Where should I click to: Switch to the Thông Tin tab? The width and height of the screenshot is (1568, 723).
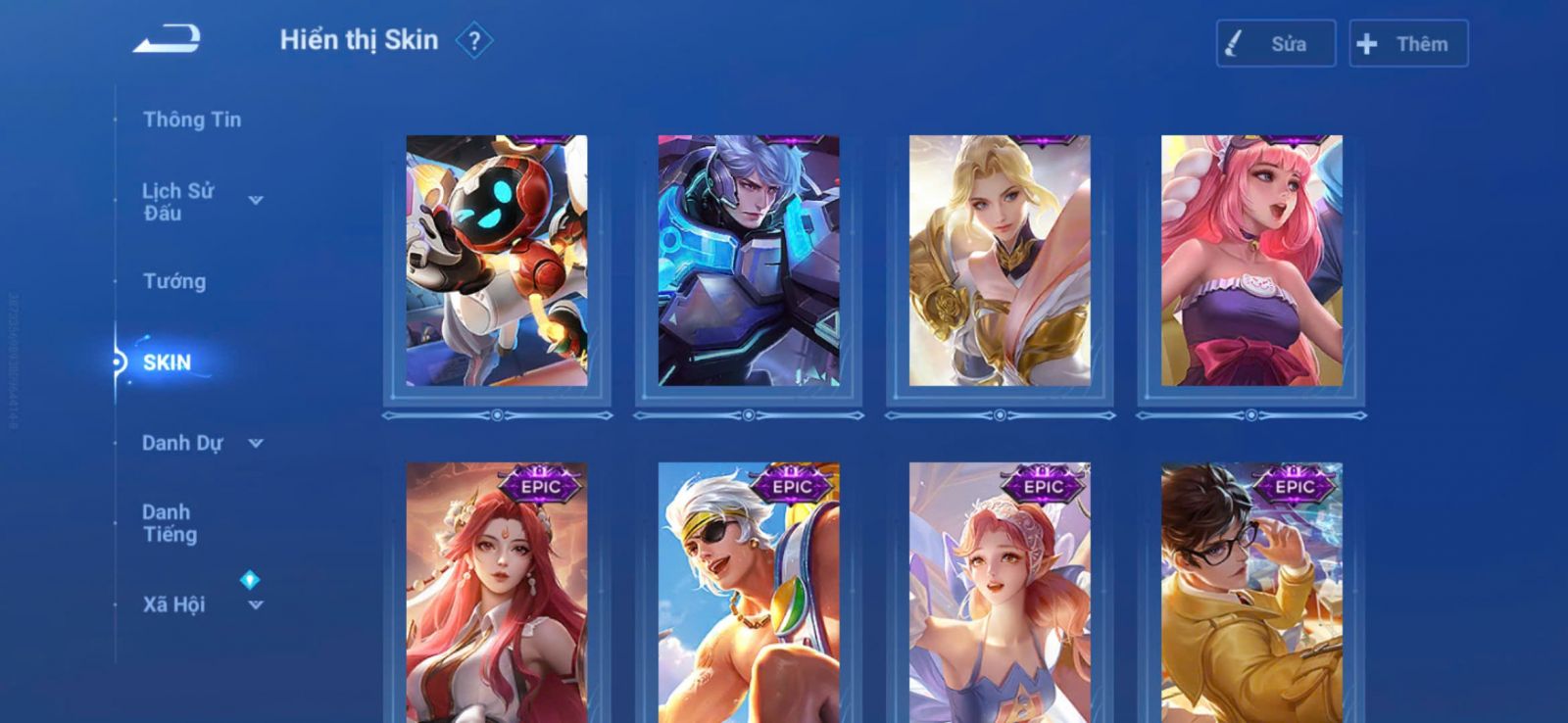(x=191, y=120)
